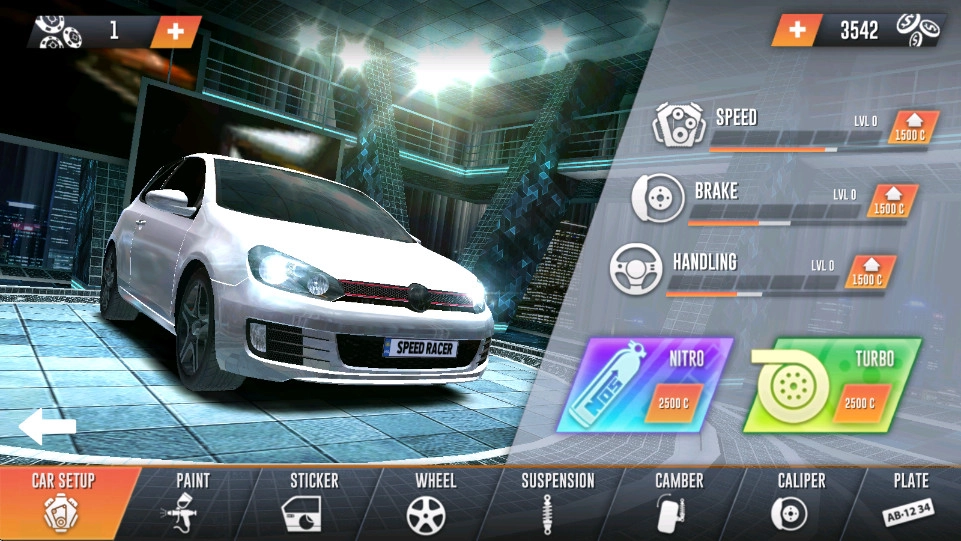
Task: Choose the Camber tab
Action: click(x=679, y=502)
